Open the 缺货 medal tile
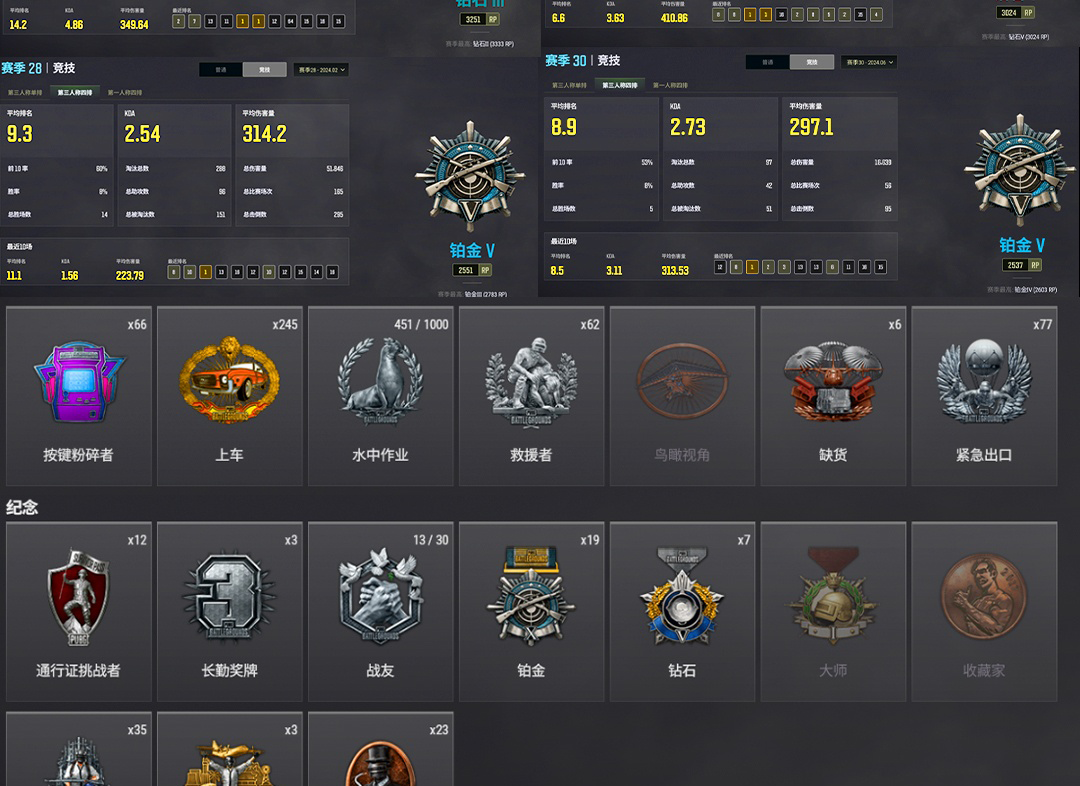Screen dimensions: 1080x786 [834, 396]
